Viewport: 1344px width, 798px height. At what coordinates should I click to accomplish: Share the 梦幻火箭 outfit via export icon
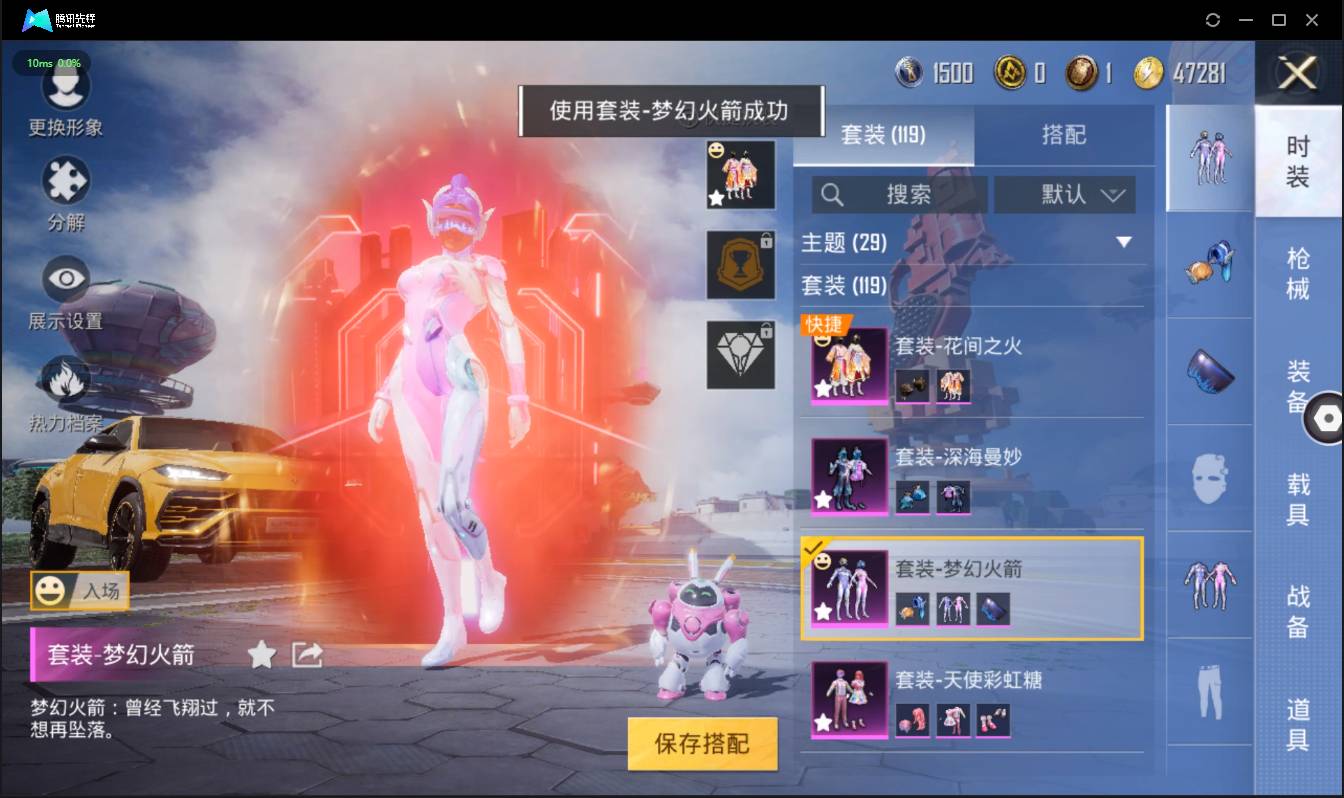point(306,655)
